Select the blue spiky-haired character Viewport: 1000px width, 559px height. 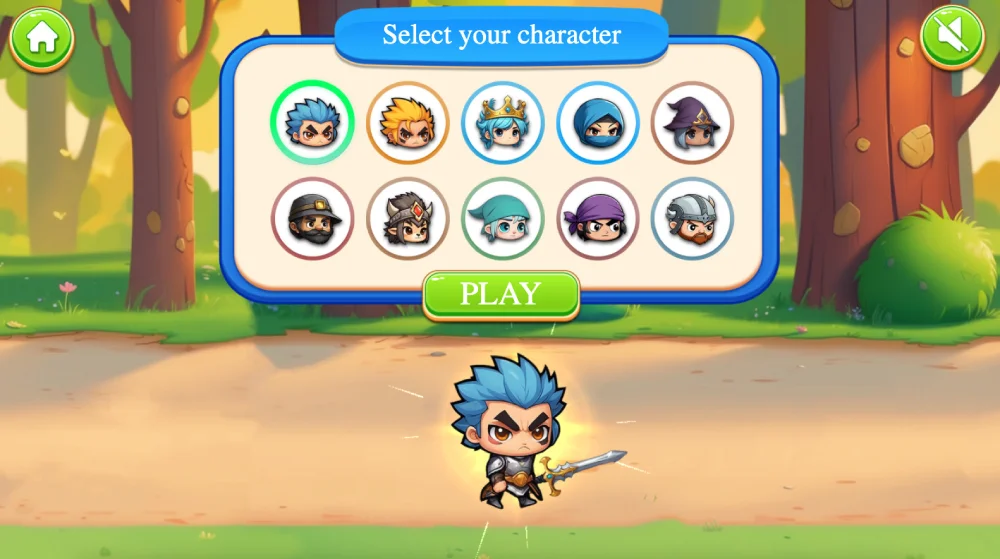click(312, 123)
